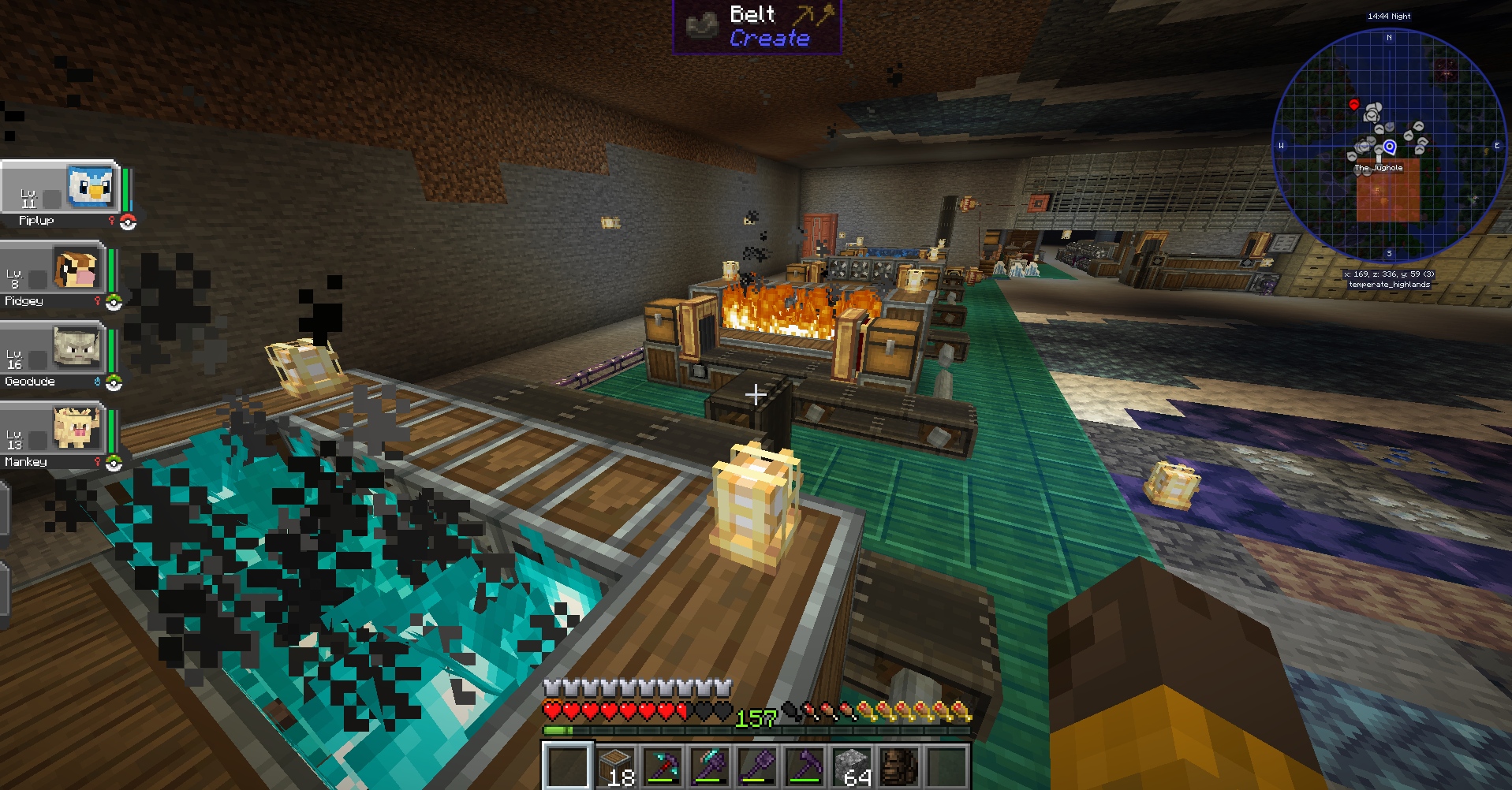The height and width of the screenshot is (790, 1512).
Task: Select the cobblestone stack of 64
Action: (x=852, y=766)
